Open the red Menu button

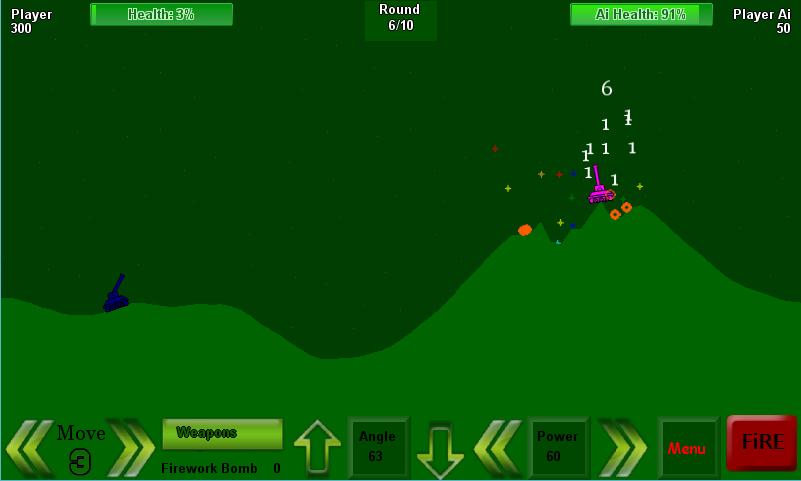(687, 448)
